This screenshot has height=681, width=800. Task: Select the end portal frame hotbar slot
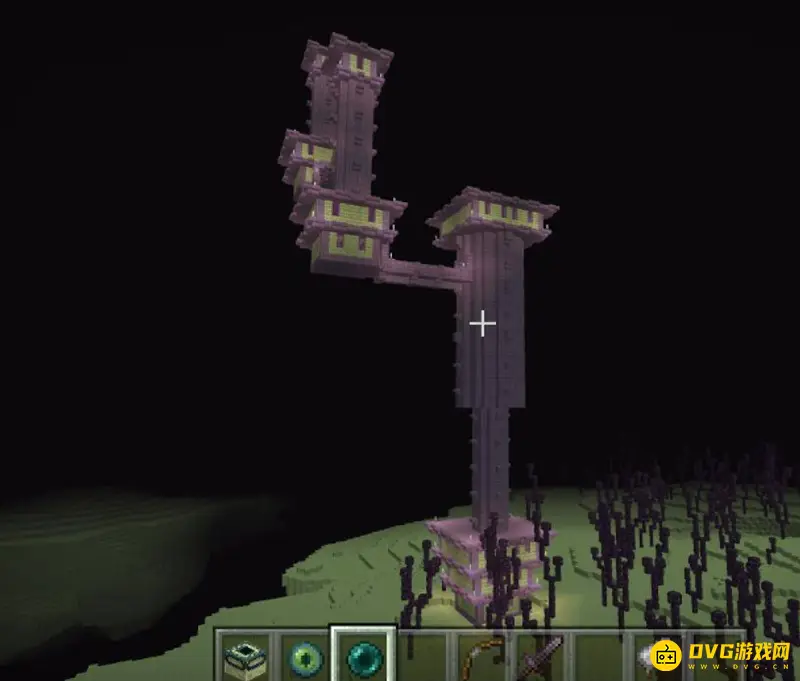pos(243,657)
